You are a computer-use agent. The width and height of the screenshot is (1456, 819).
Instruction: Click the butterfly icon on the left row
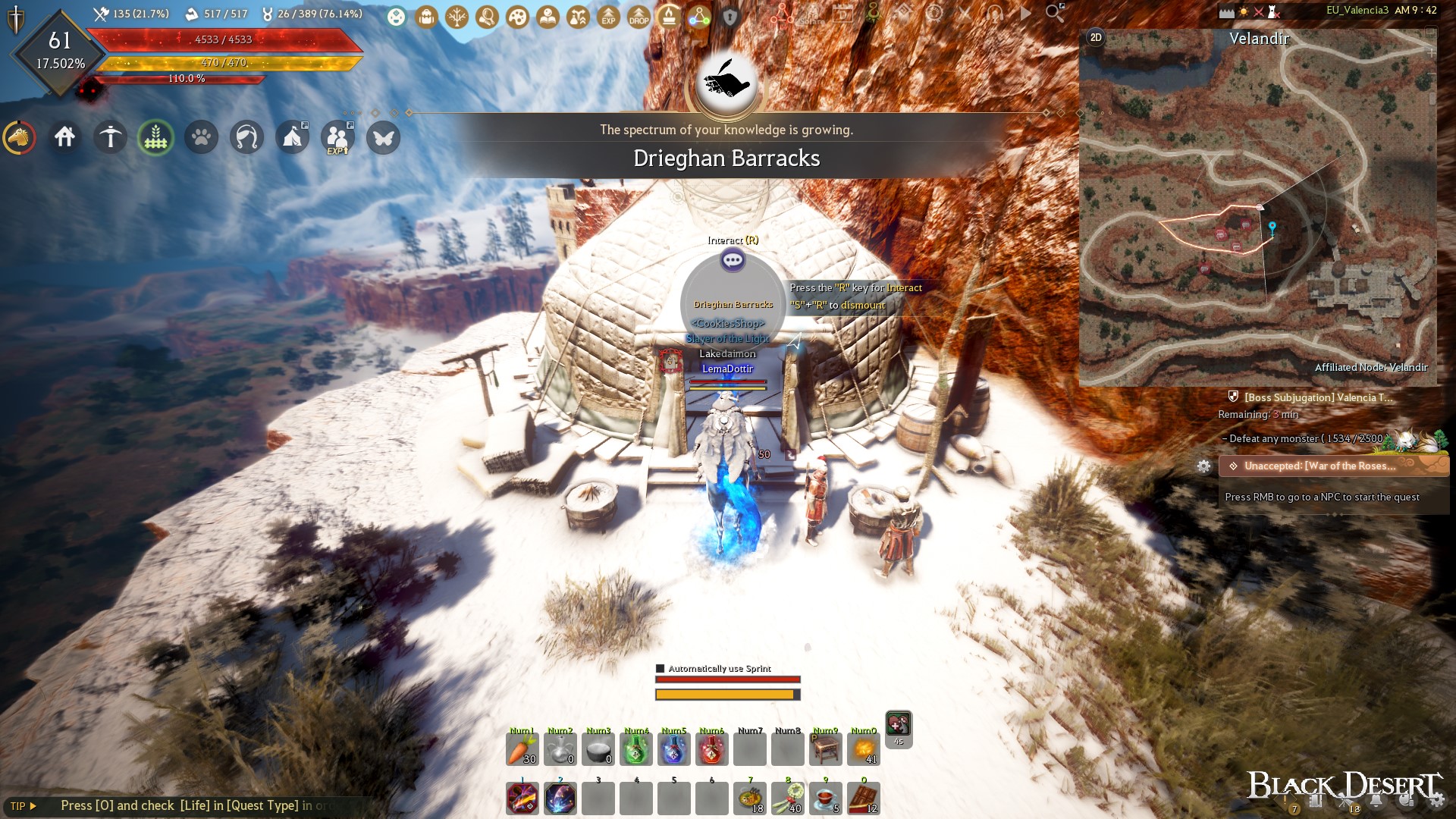click(383, 138)
